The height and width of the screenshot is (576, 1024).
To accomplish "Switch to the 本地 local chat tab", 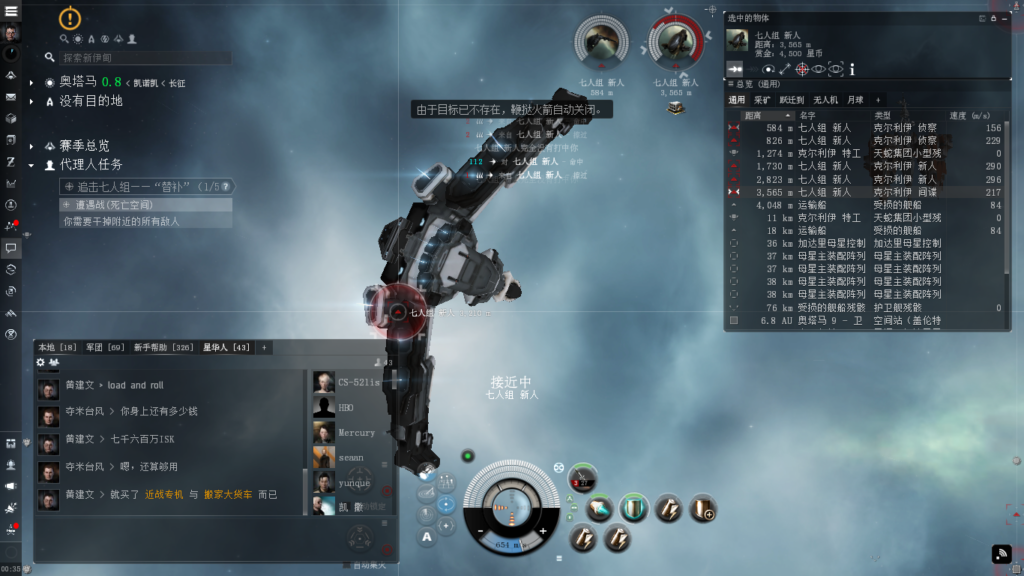I will point(56,347).
